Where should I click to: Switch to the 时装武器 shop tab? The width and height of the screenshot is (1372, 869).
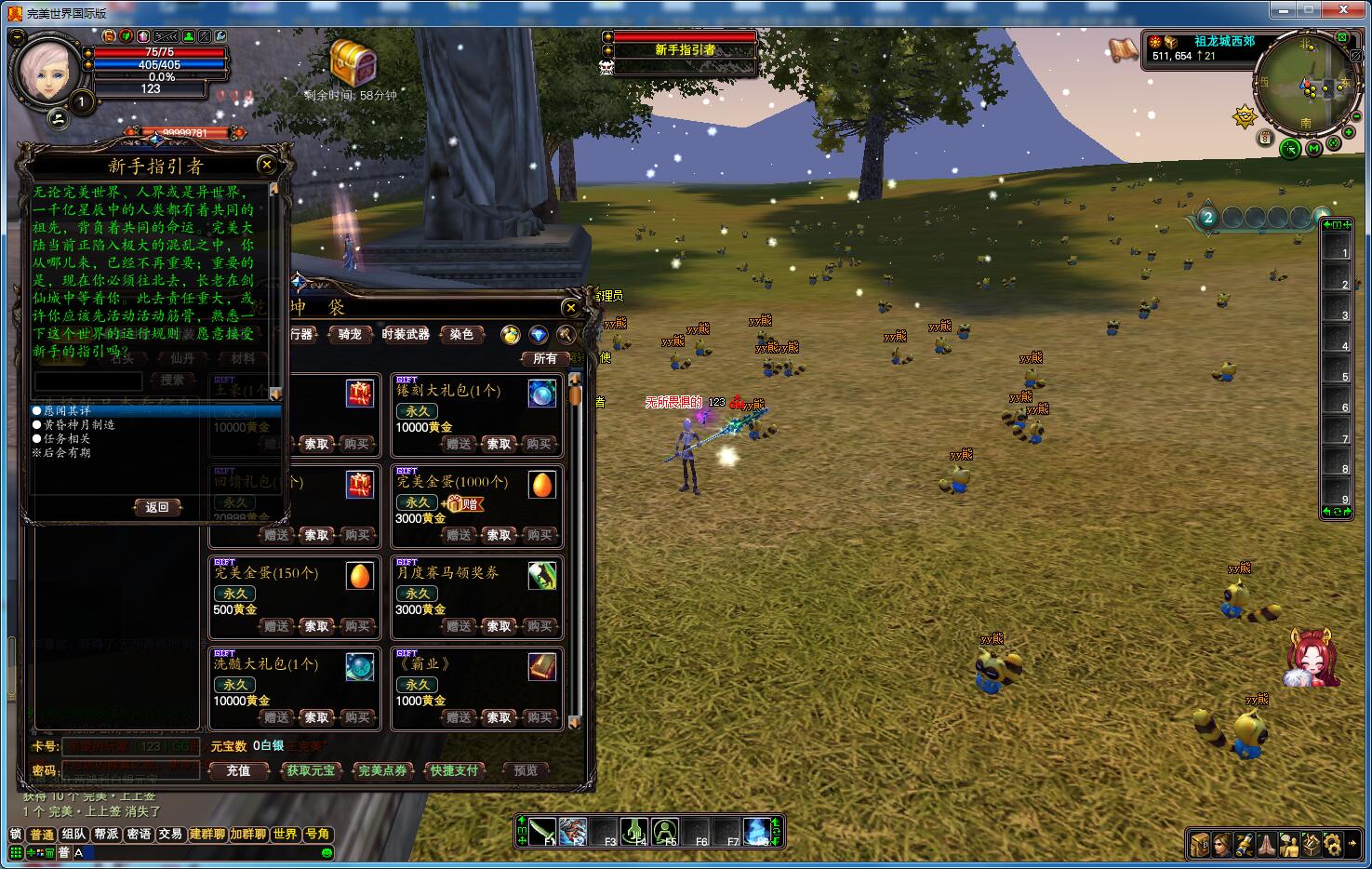point(406,334)
